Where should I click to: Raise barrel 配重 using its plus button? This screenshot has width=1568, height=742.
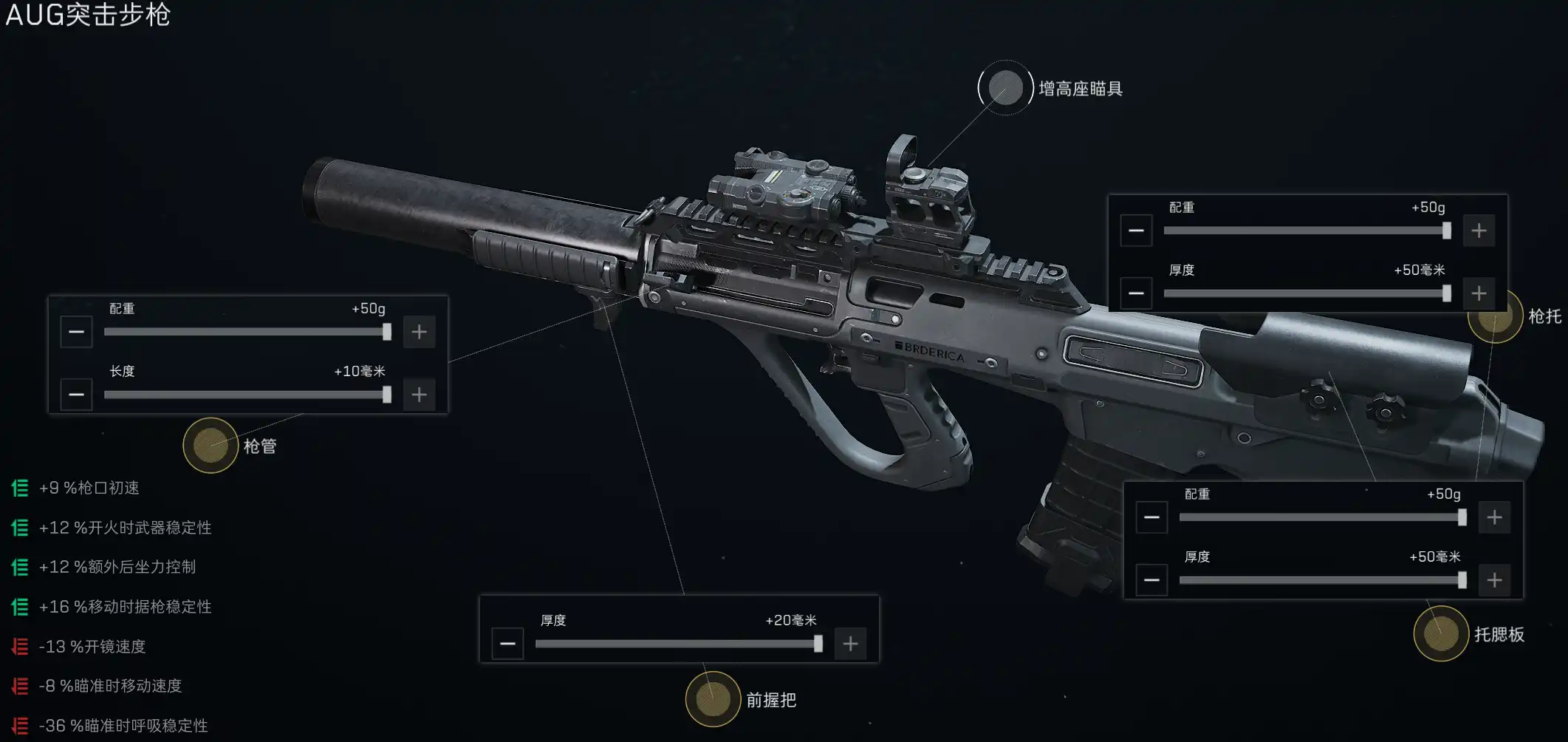pyautogui.click(x=419, y=332)
